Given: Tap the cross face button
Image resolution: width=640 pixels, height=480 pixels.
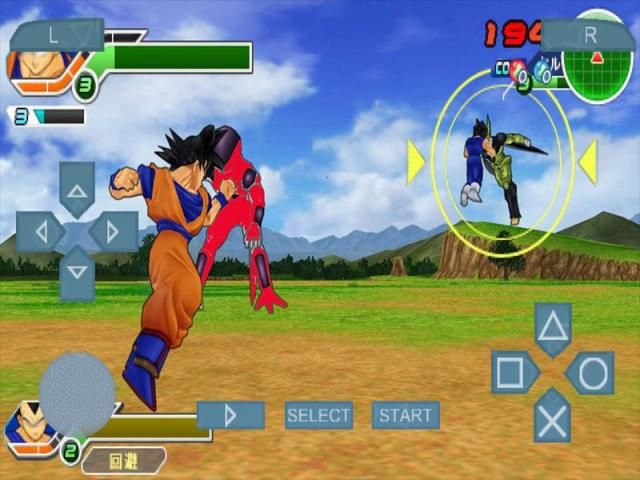Looking at the screenshot, I should (553, 415).
